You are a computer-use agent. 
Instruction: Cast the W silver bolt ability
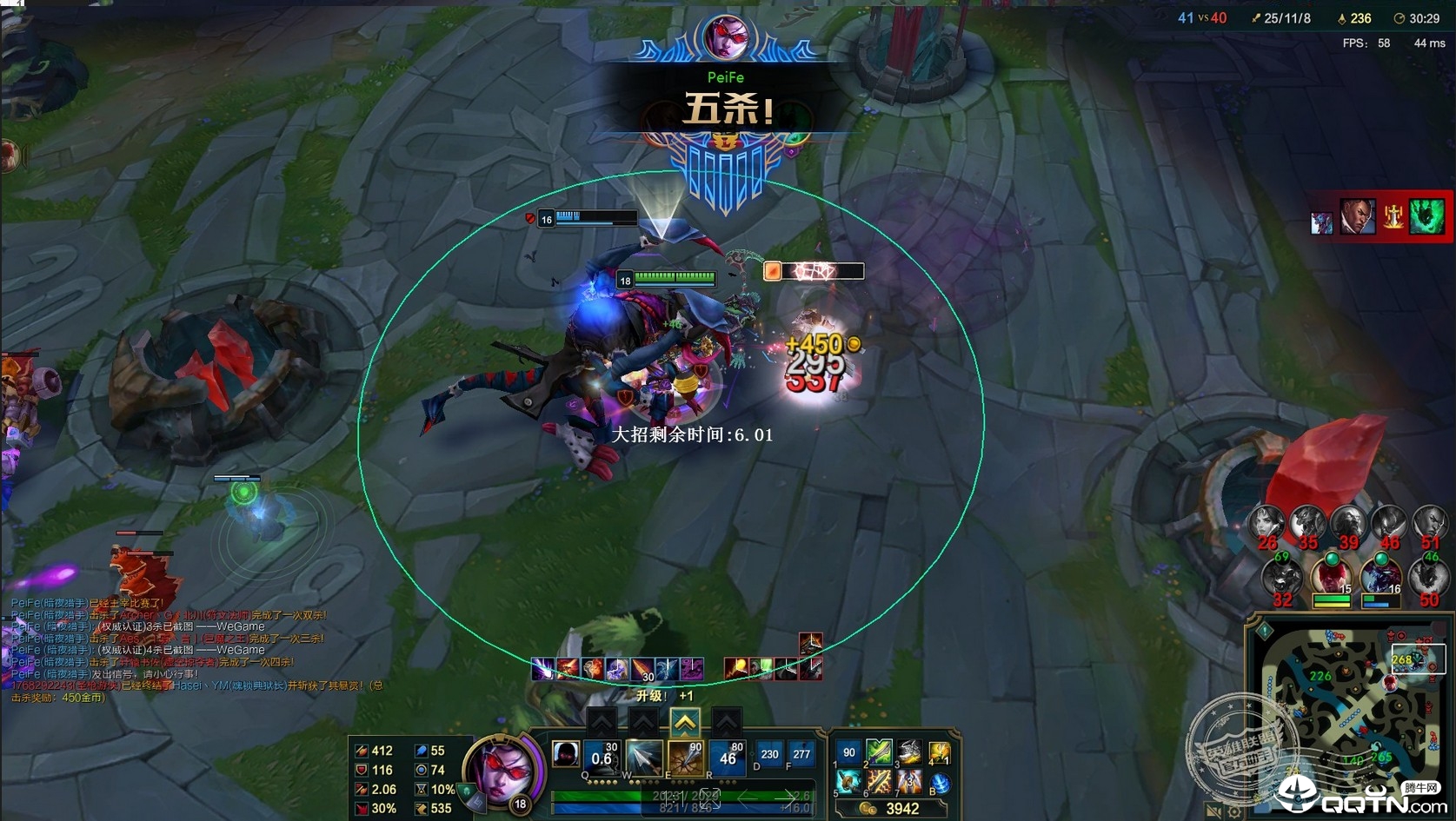click(644, 758)
